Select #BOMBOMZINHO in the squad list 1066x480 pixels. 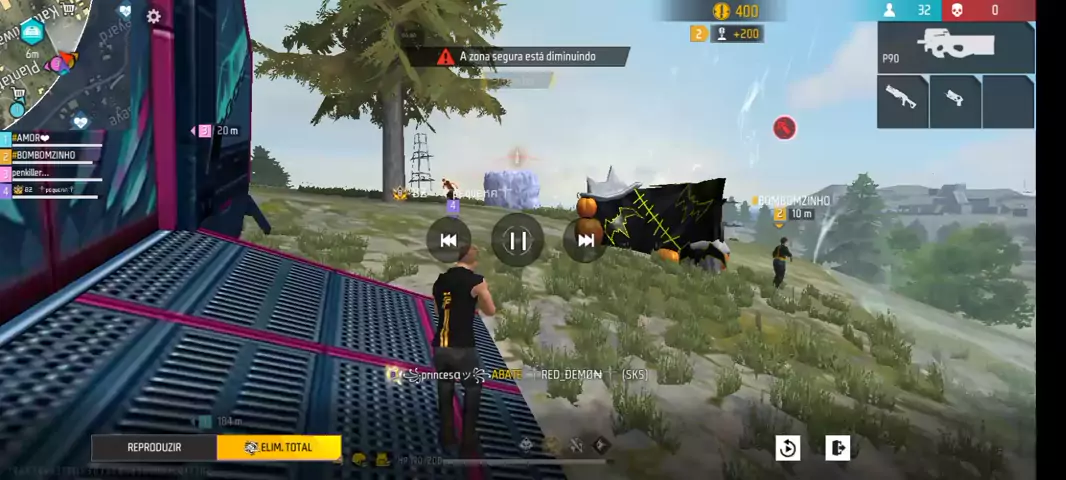coord(50,155)
